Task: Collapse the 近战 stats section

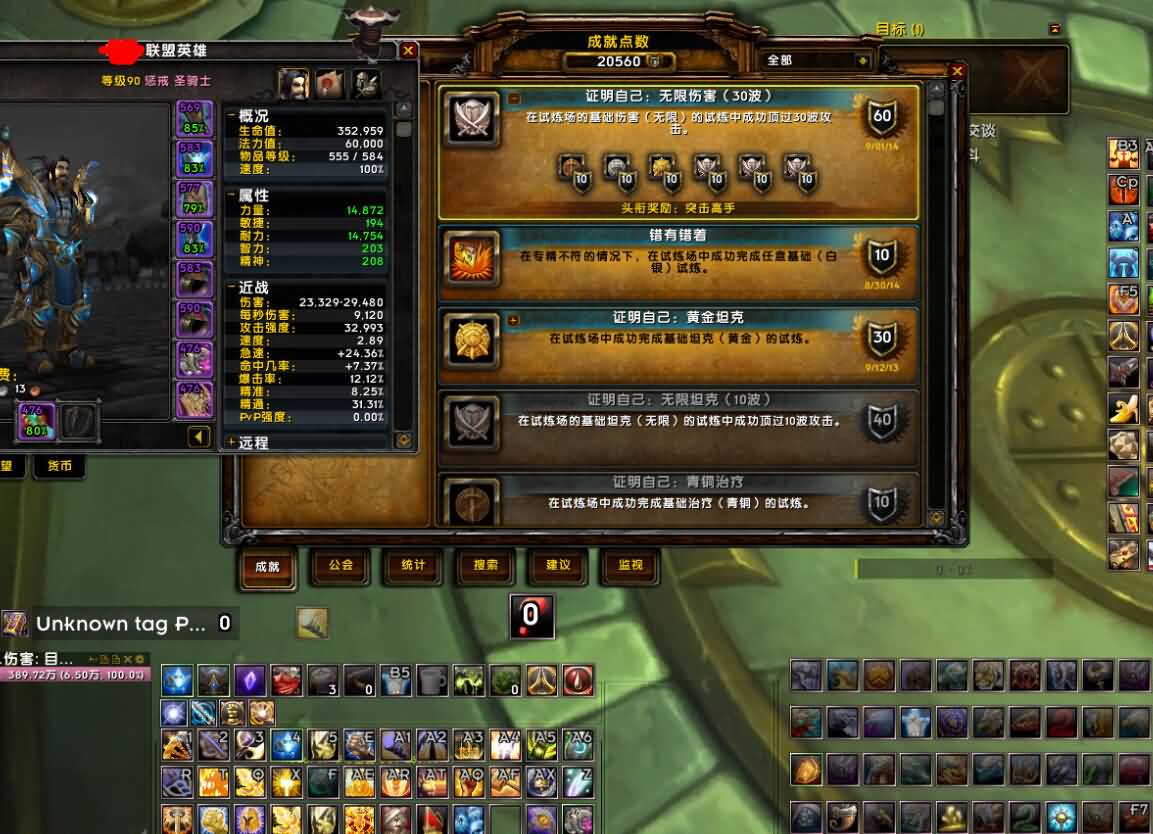Action: 232,288
